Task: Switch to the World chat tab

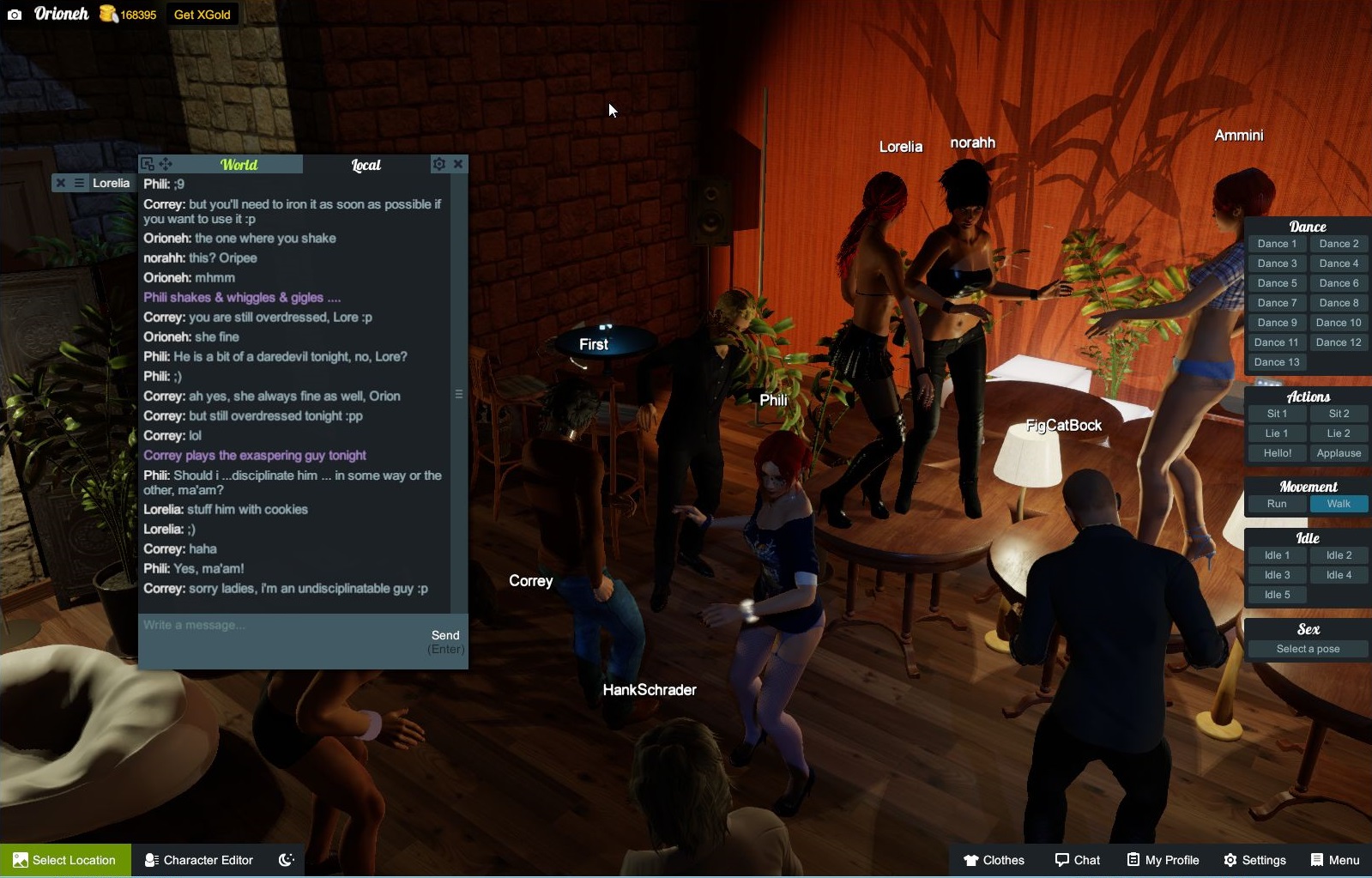Action: 239,164
